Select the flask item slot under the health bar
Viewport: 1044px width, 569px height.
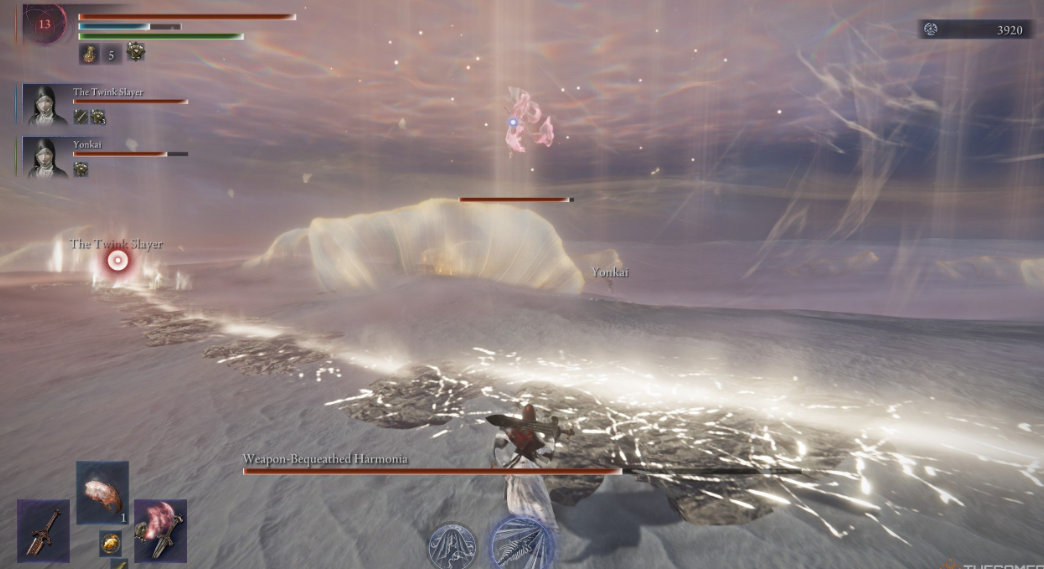(88, 54)
